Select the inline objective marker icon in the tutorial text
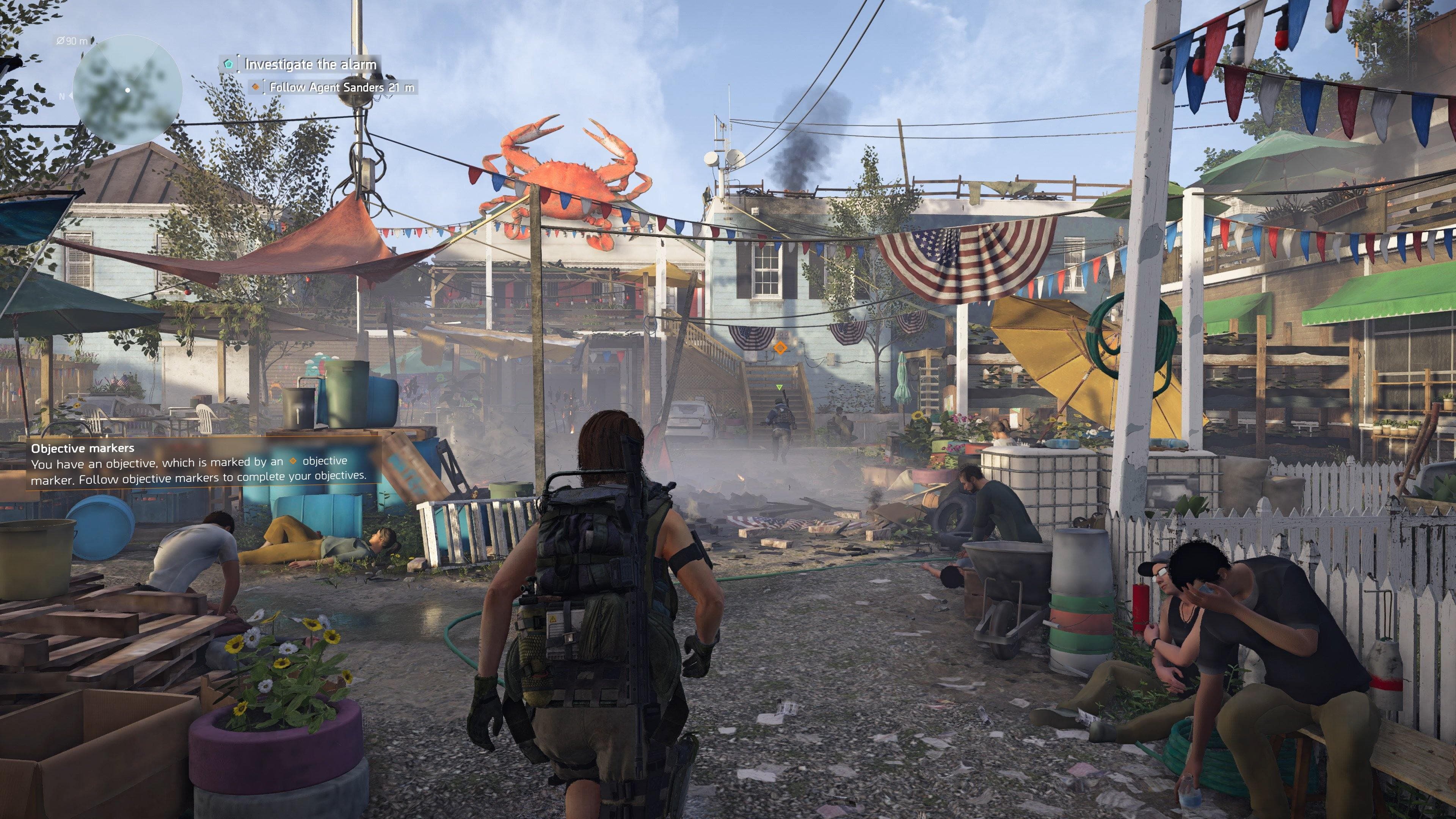 [x=293, y=462]
